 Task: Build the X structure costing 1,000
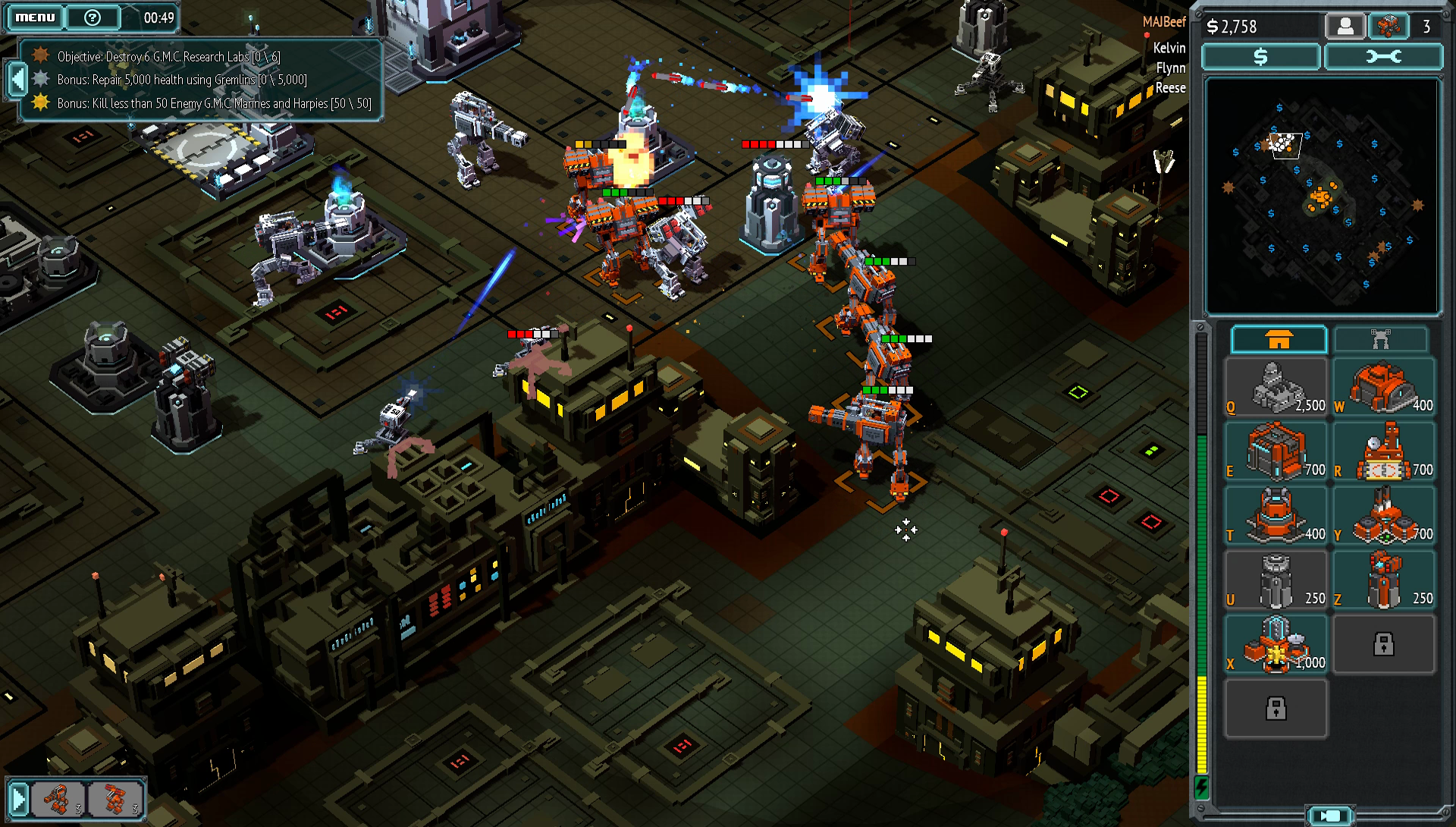(x=1276, y=646)
